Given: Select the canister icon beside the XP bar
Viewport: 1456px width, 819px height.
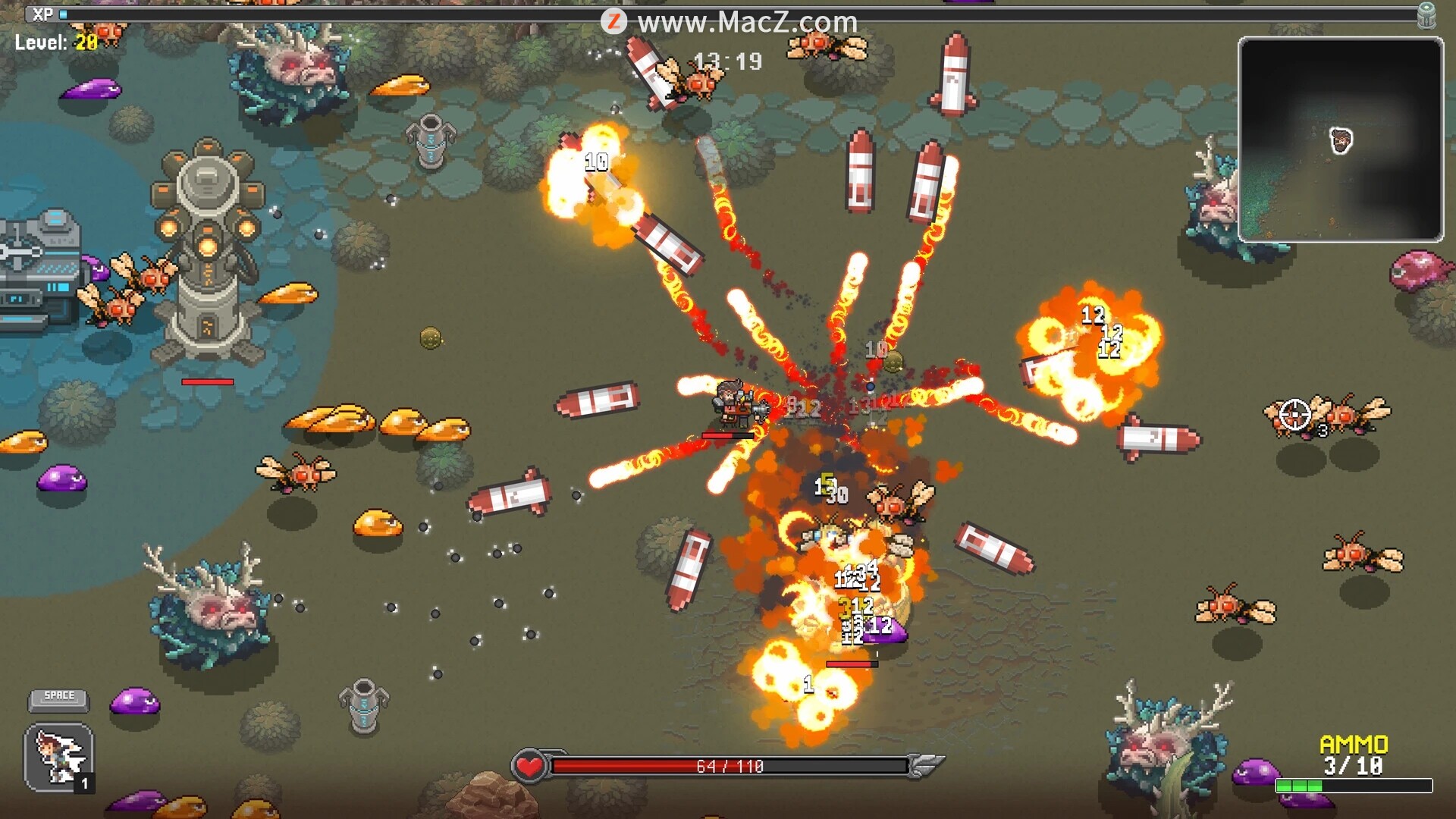Looking at the screenshot, I should (x=1426, y=15).
